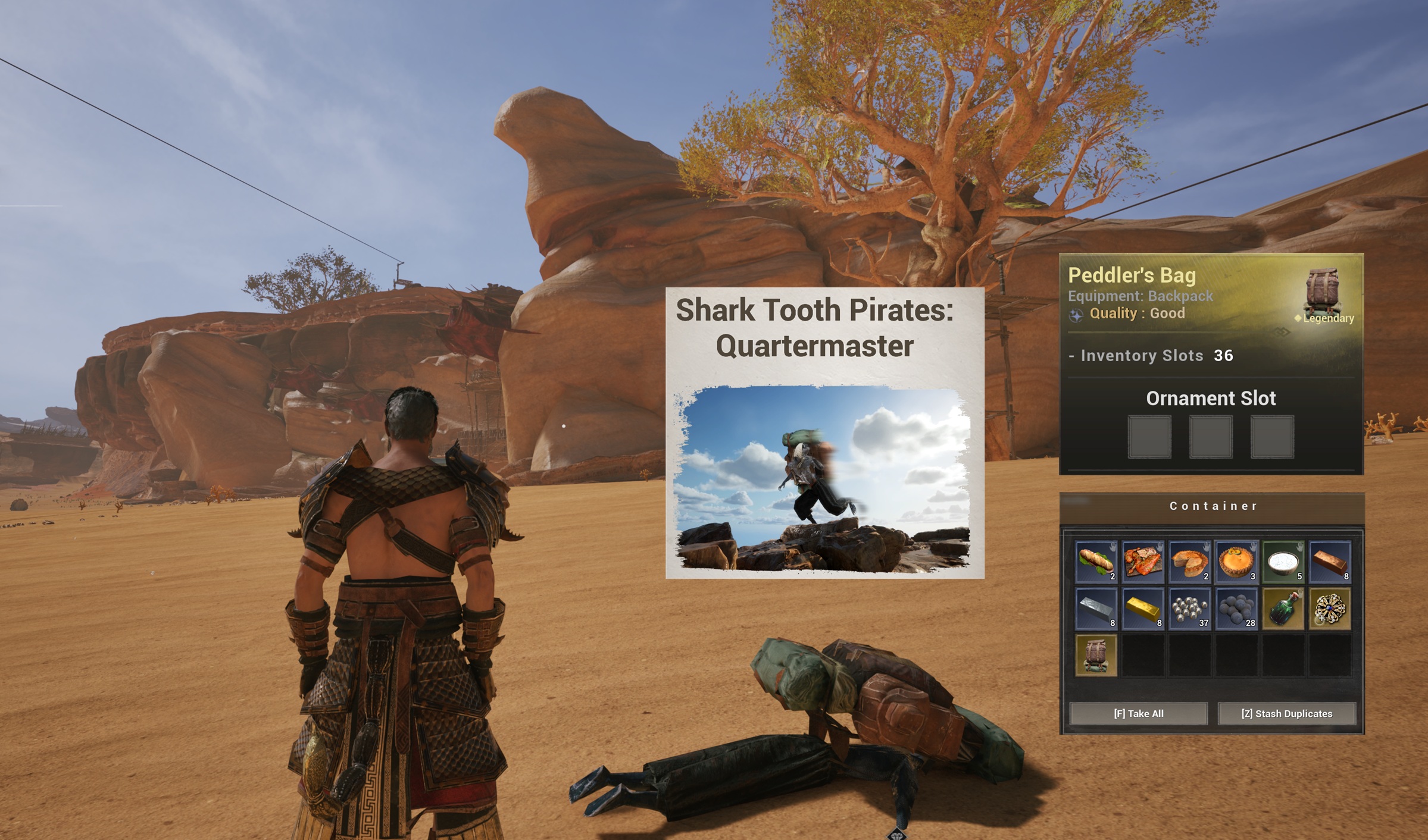Stash duplicates from the container
1428x840 pixels.
click(1286, 713)
